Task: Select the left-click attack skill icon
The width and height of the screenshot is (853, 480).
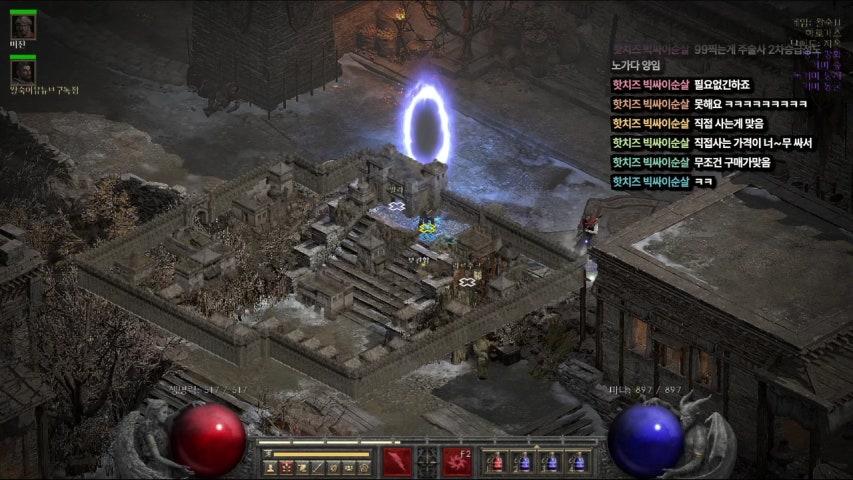Action: click(397, 461)
